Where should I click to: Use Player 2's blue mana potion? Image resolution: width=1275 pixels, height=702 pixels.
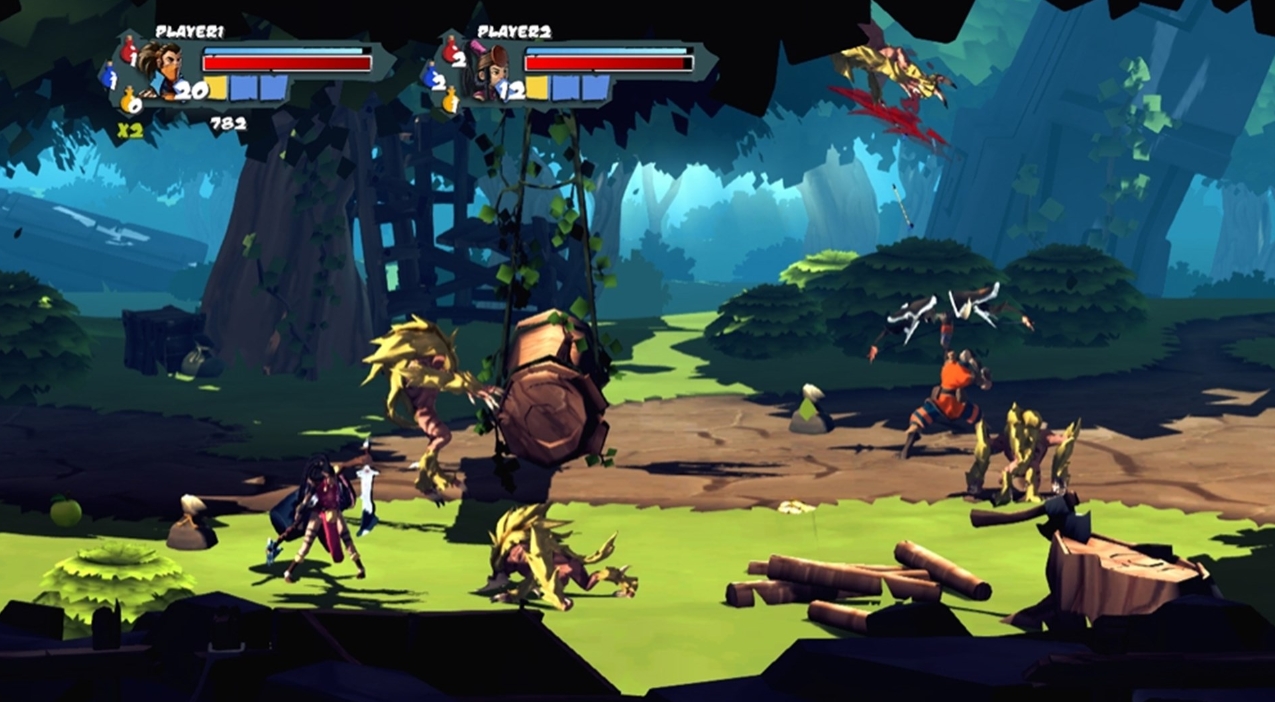click(x=431, y=75)
